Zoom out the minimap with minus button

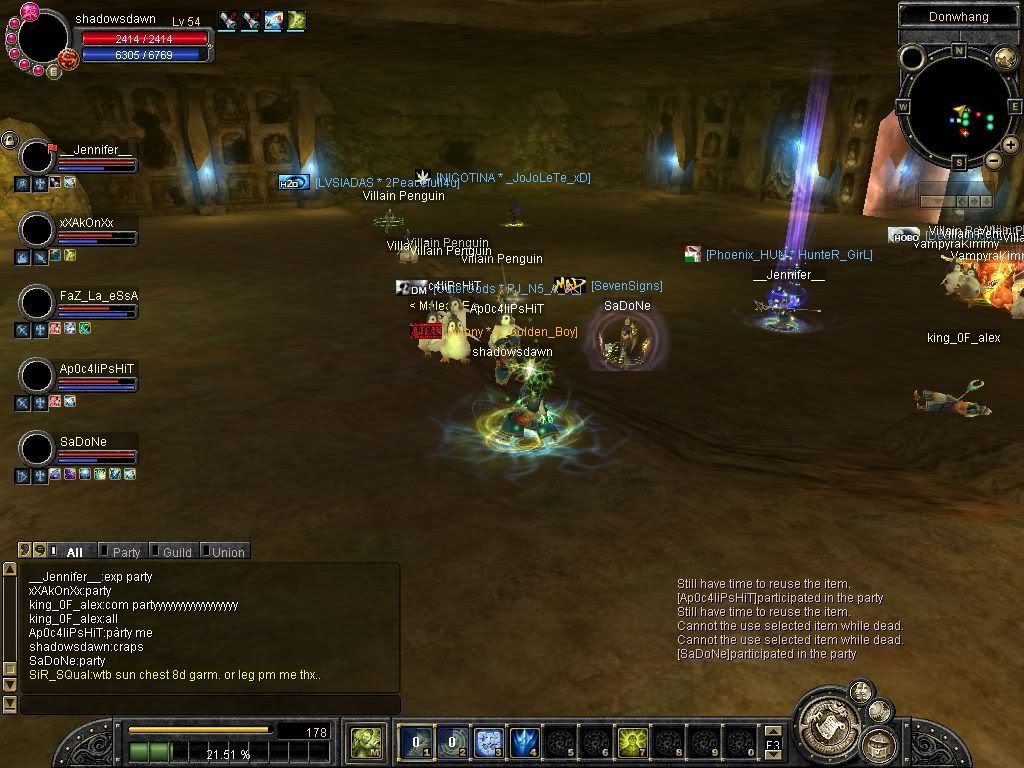[993, 160]
